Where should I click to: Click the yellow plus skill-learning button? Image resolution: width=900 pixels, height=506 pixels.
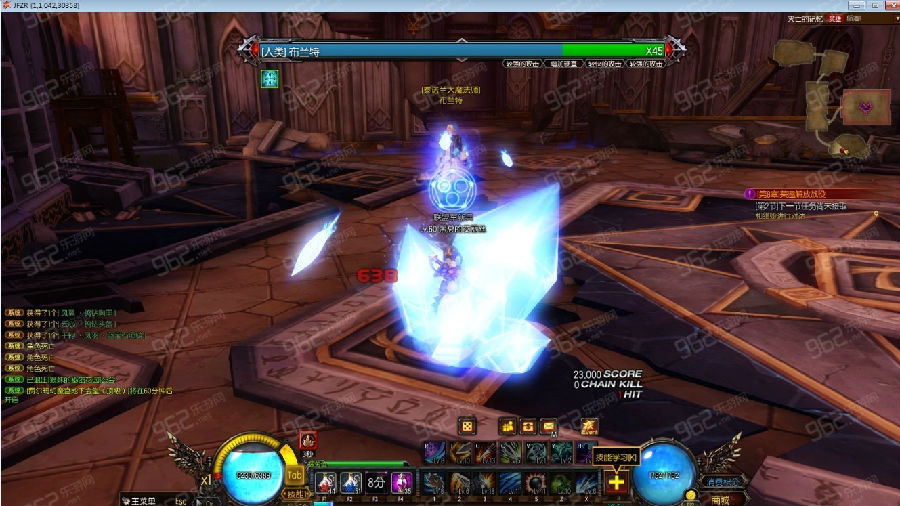point(616,483)
